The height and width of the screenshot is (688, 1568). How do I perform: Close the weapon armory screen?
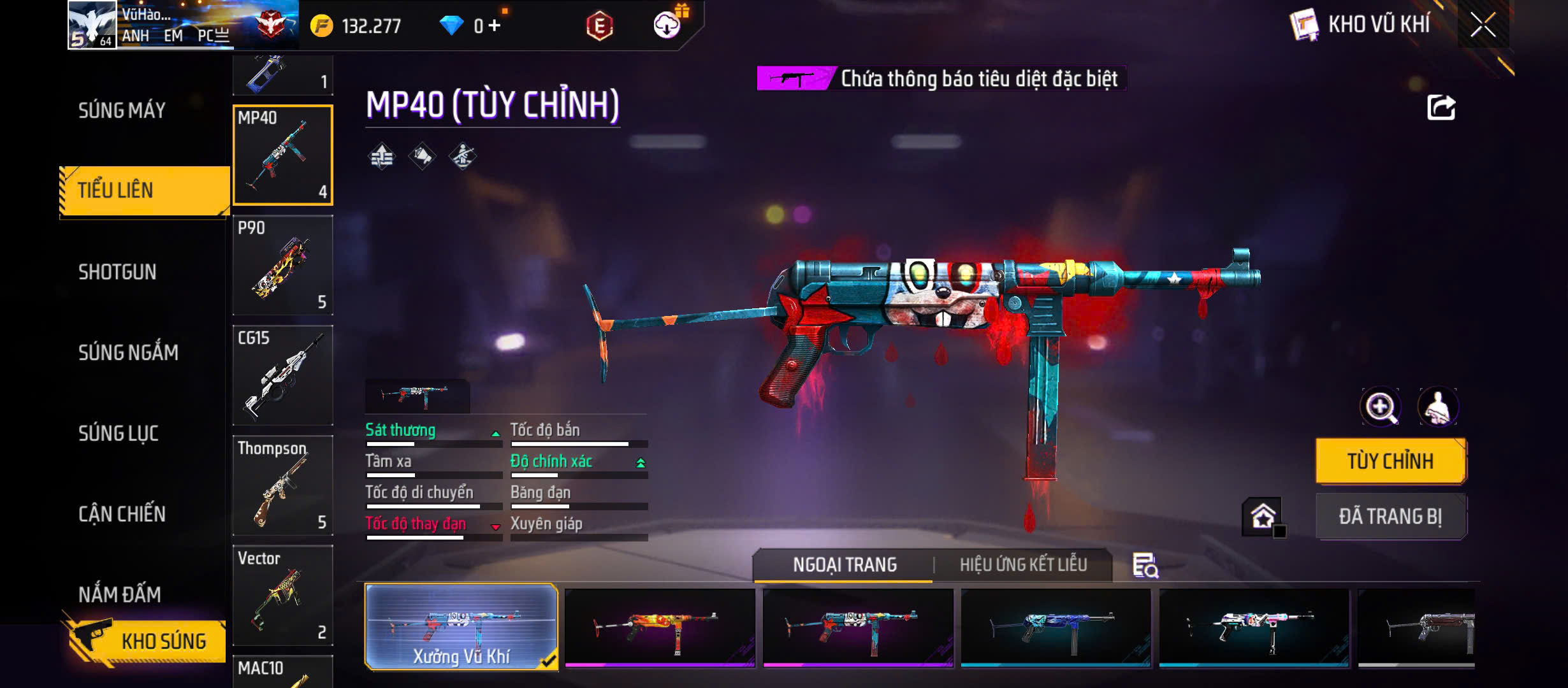point(1483,25)
